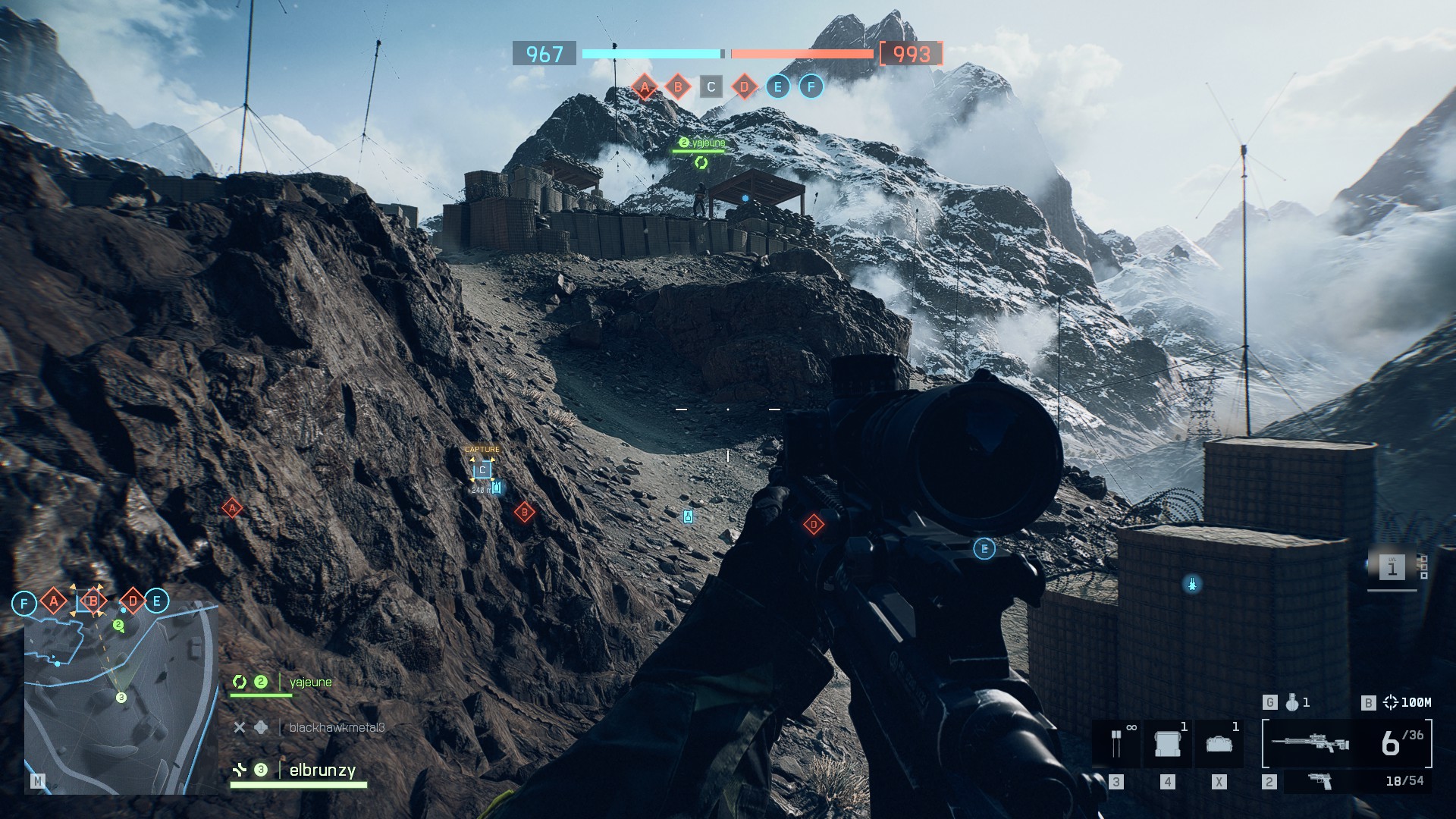Select elbrunzy in the squad list
1456x819 pixels.
(322, 770)
